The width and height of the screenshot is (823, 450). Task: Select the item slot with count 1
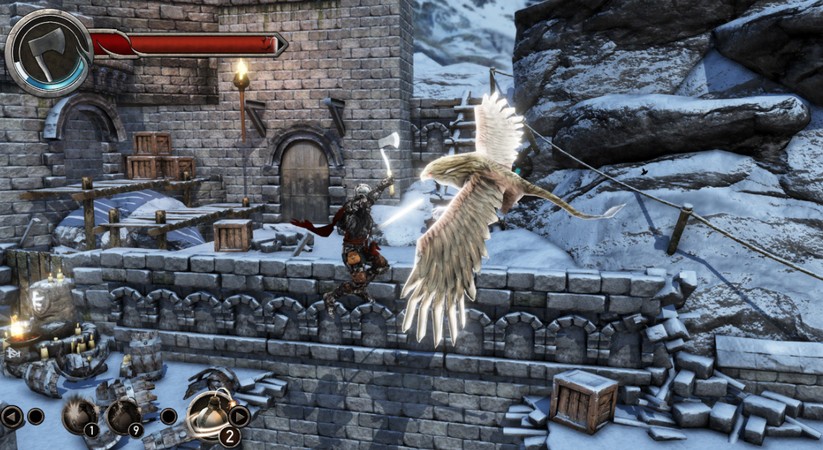[80, 415]
